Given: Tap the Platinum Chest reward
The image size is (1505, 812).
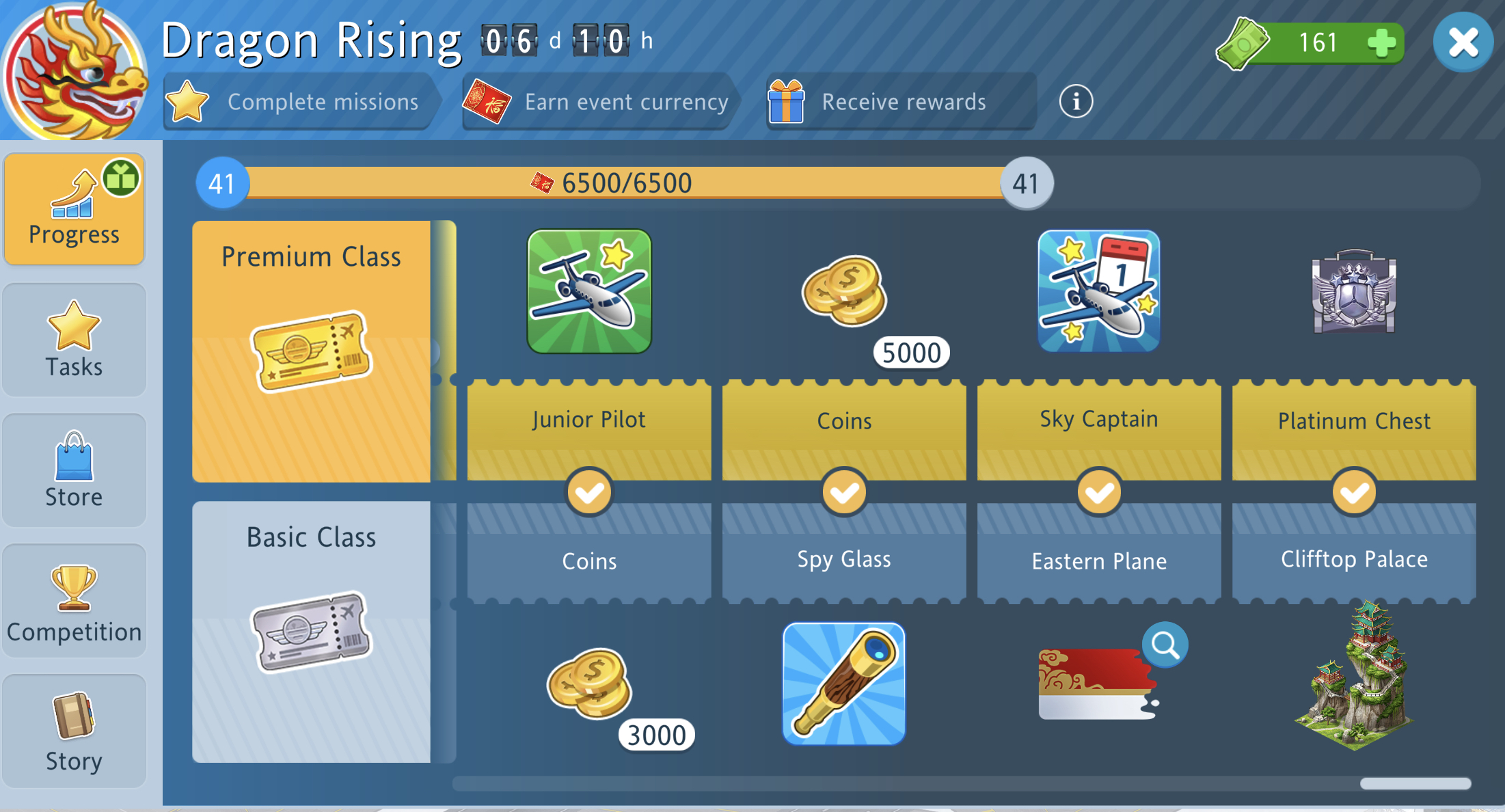Looking at the screenshot, I should 1353,291.
